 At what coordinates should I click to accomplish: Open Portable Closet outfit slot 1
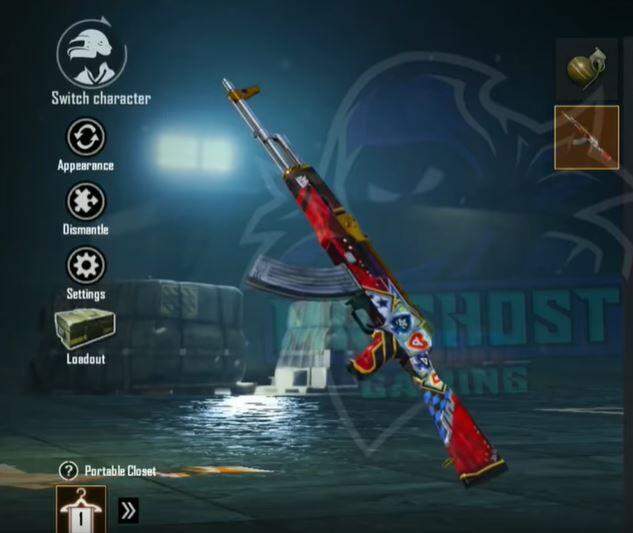tap(82, 510)
